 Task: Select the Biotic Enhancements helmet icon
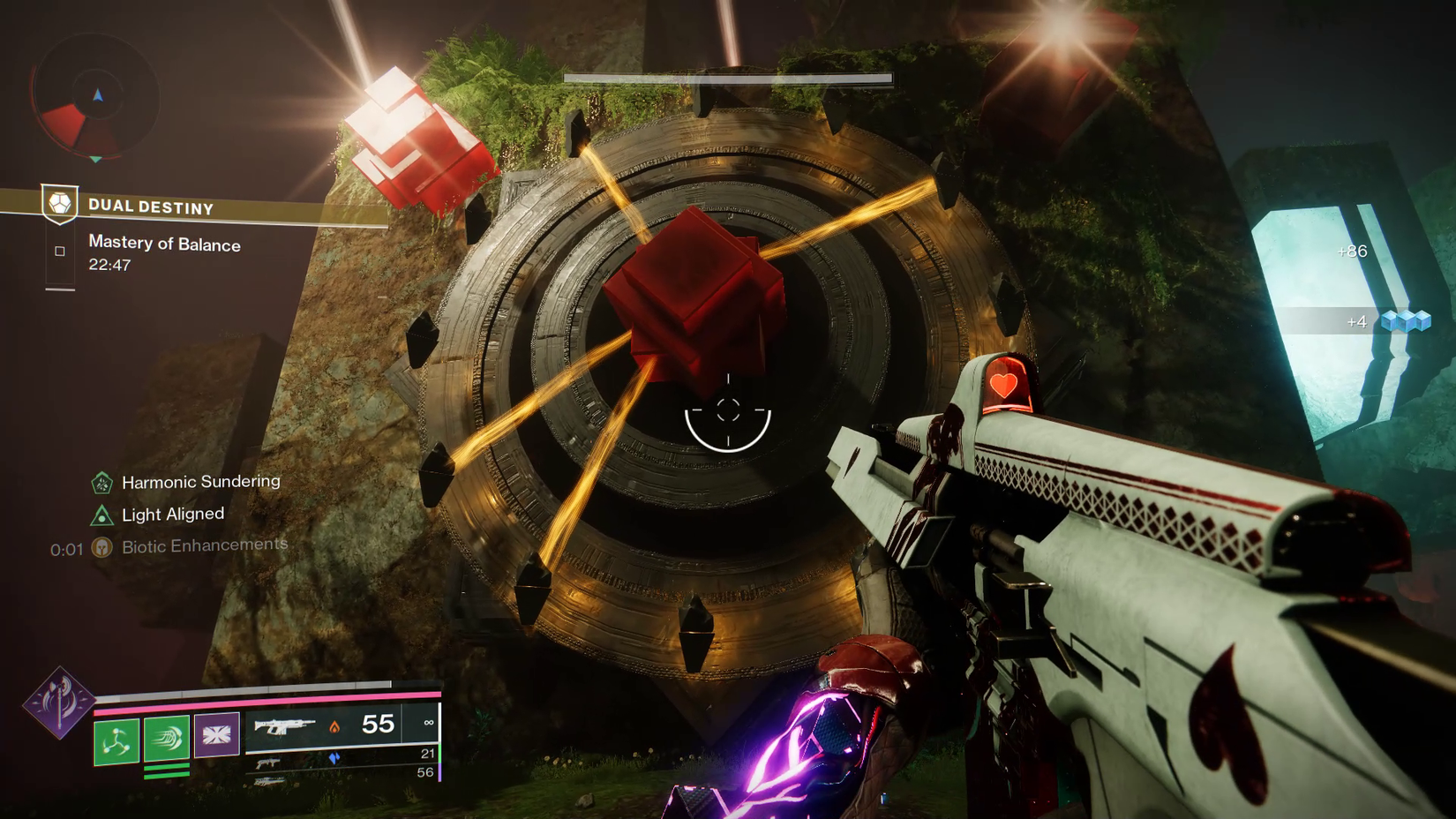click(x=102, y=545)
